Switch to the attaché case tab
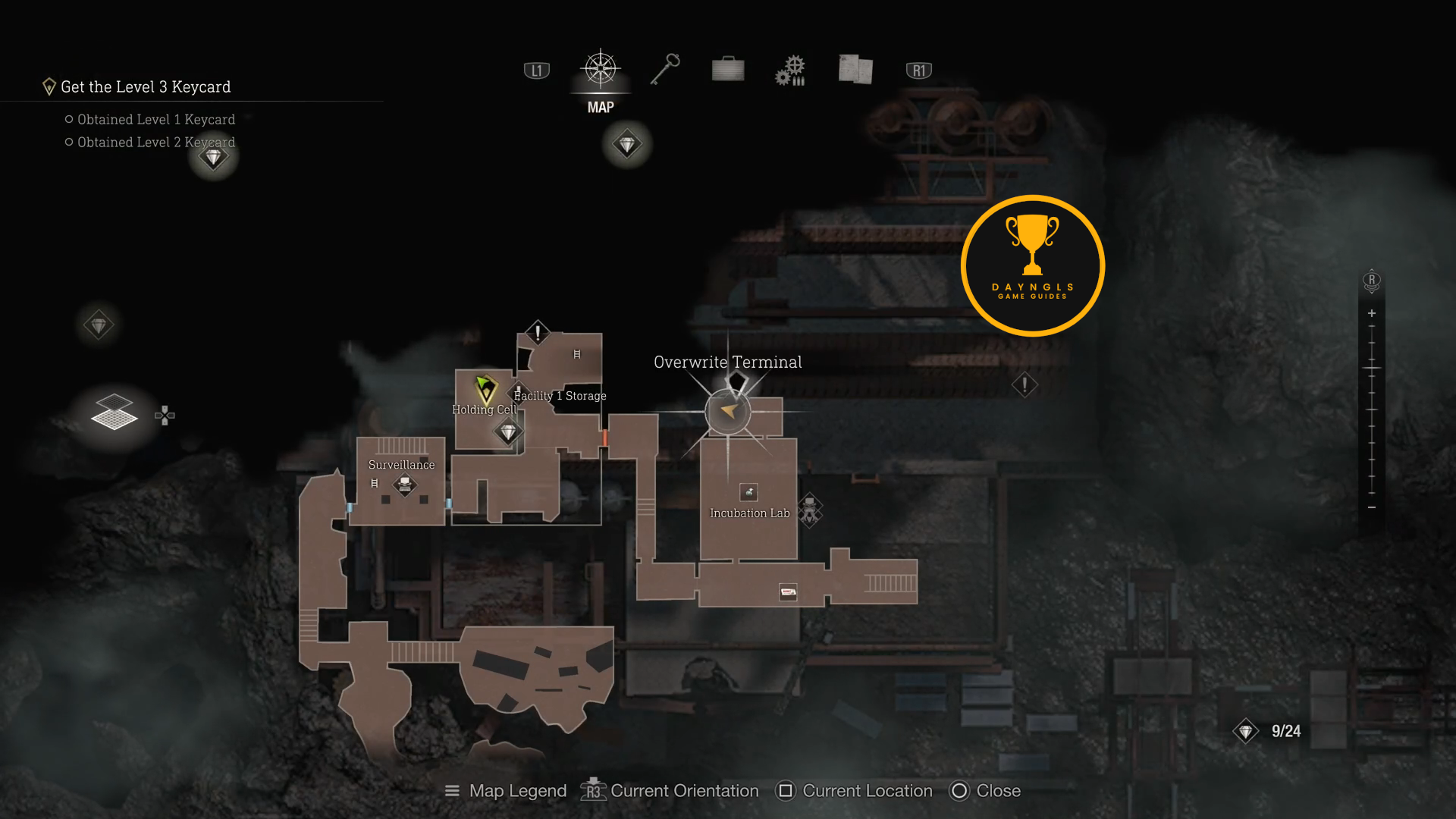 [x=728, y=69]
